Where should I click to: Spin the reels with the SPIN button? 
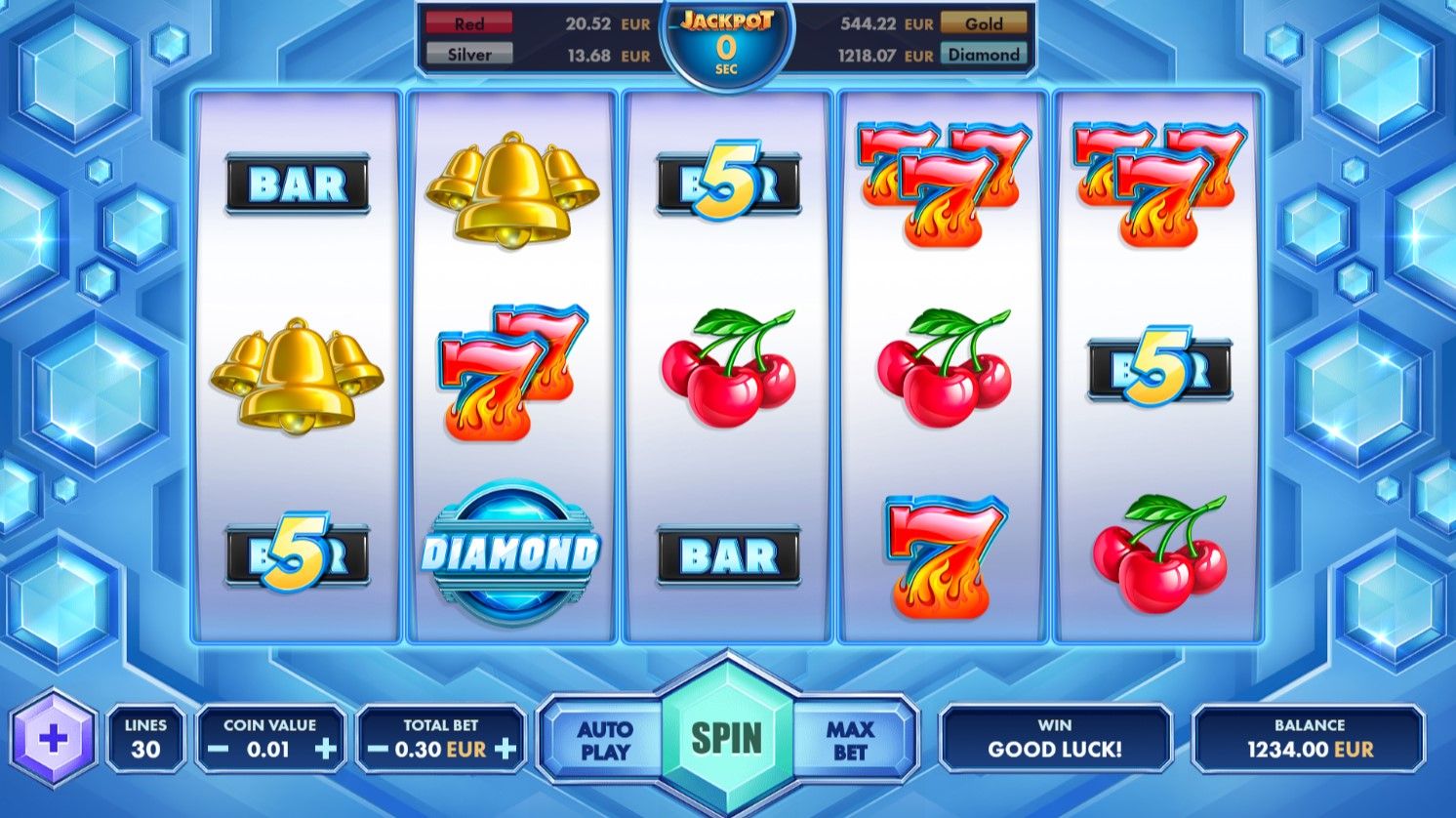[x=727, y=739]
